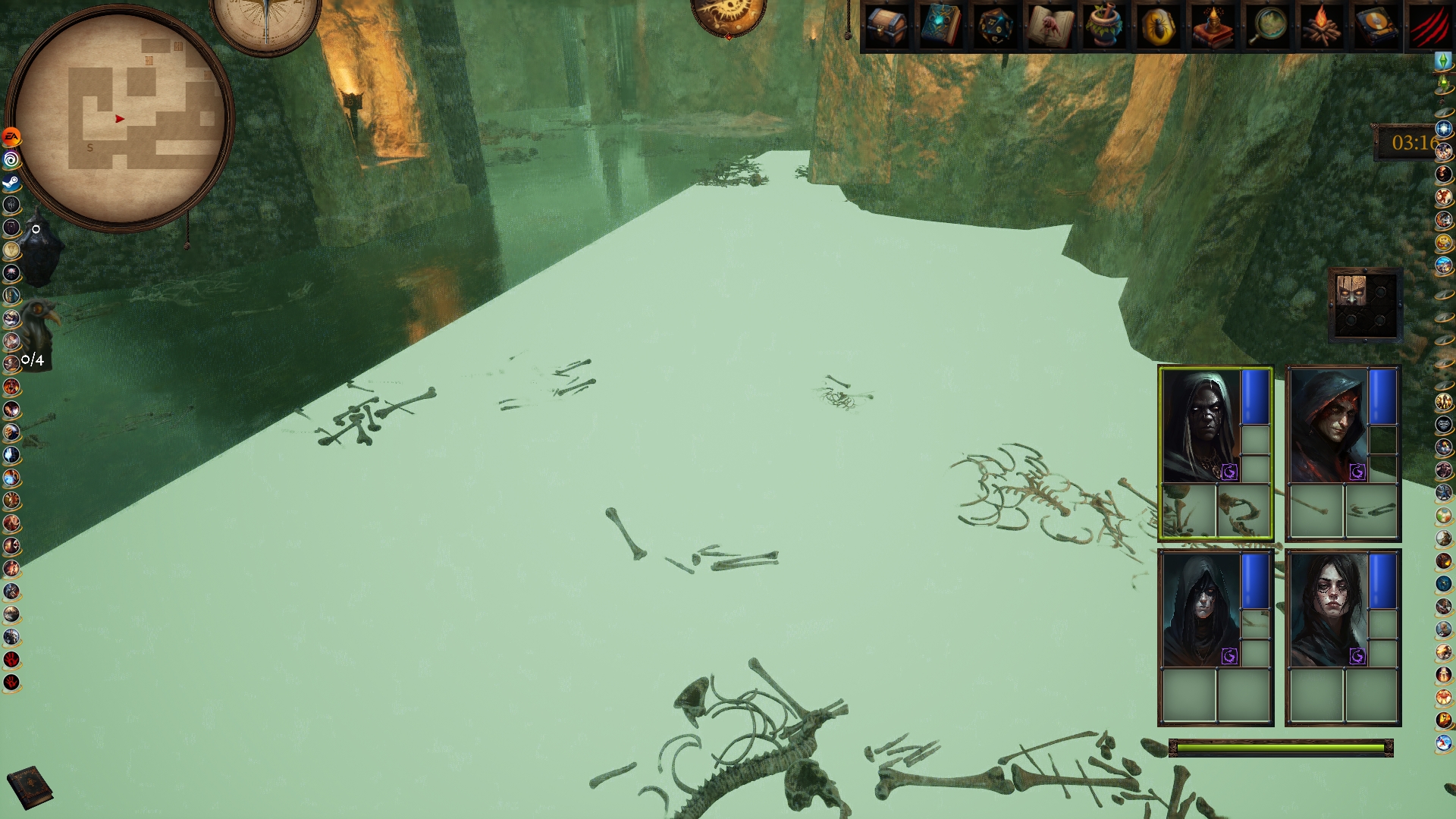Select the twenty-sided dice icon

point(995,27)
